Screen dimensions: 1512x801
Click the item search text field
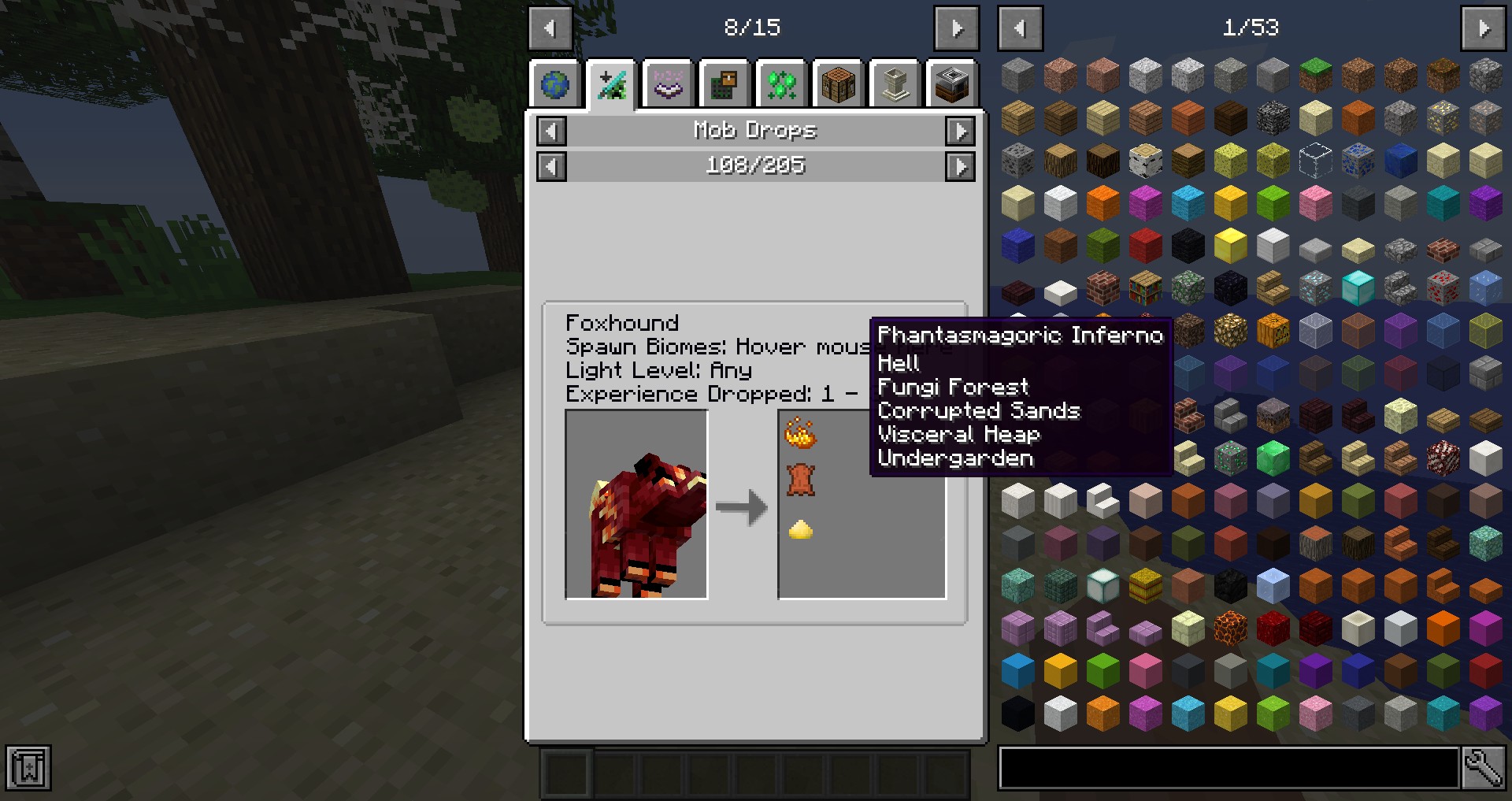[1228, 768]
